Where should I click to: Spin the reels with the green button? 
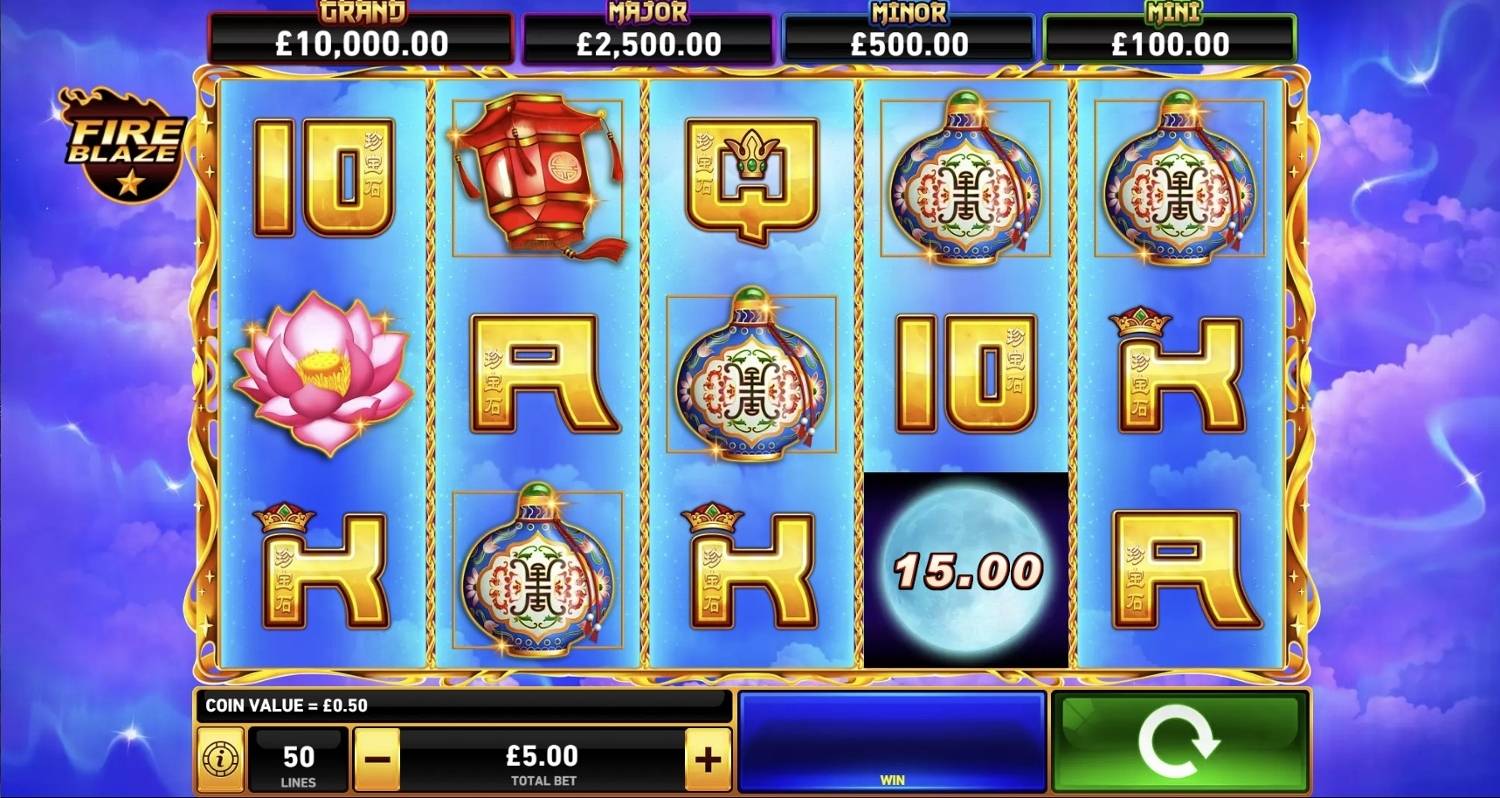tap(1180, 742)
